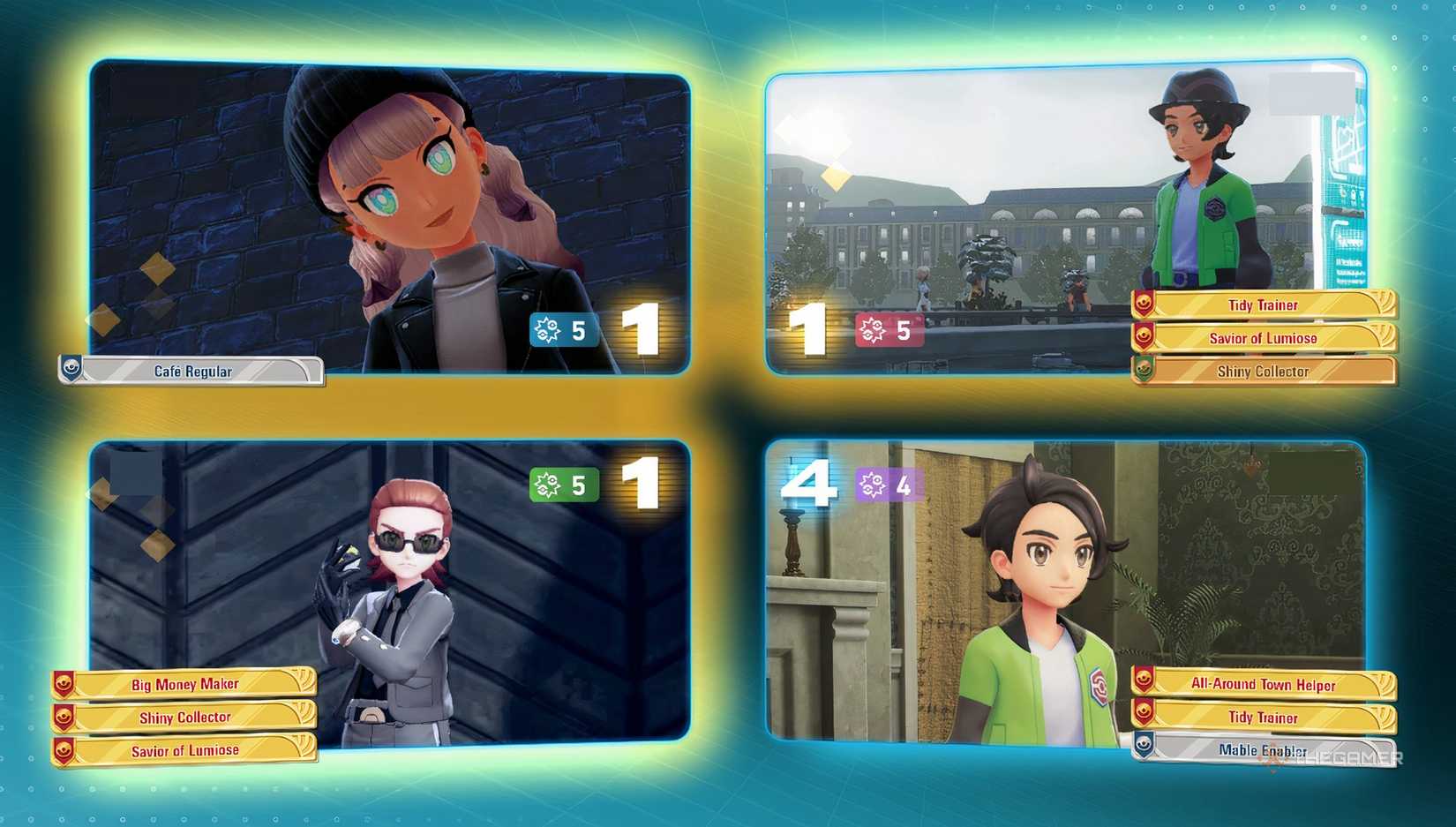The image size is (1456, 827).
Task: Toggle the Shiny Collector title banner
Action: [1264, 372]
